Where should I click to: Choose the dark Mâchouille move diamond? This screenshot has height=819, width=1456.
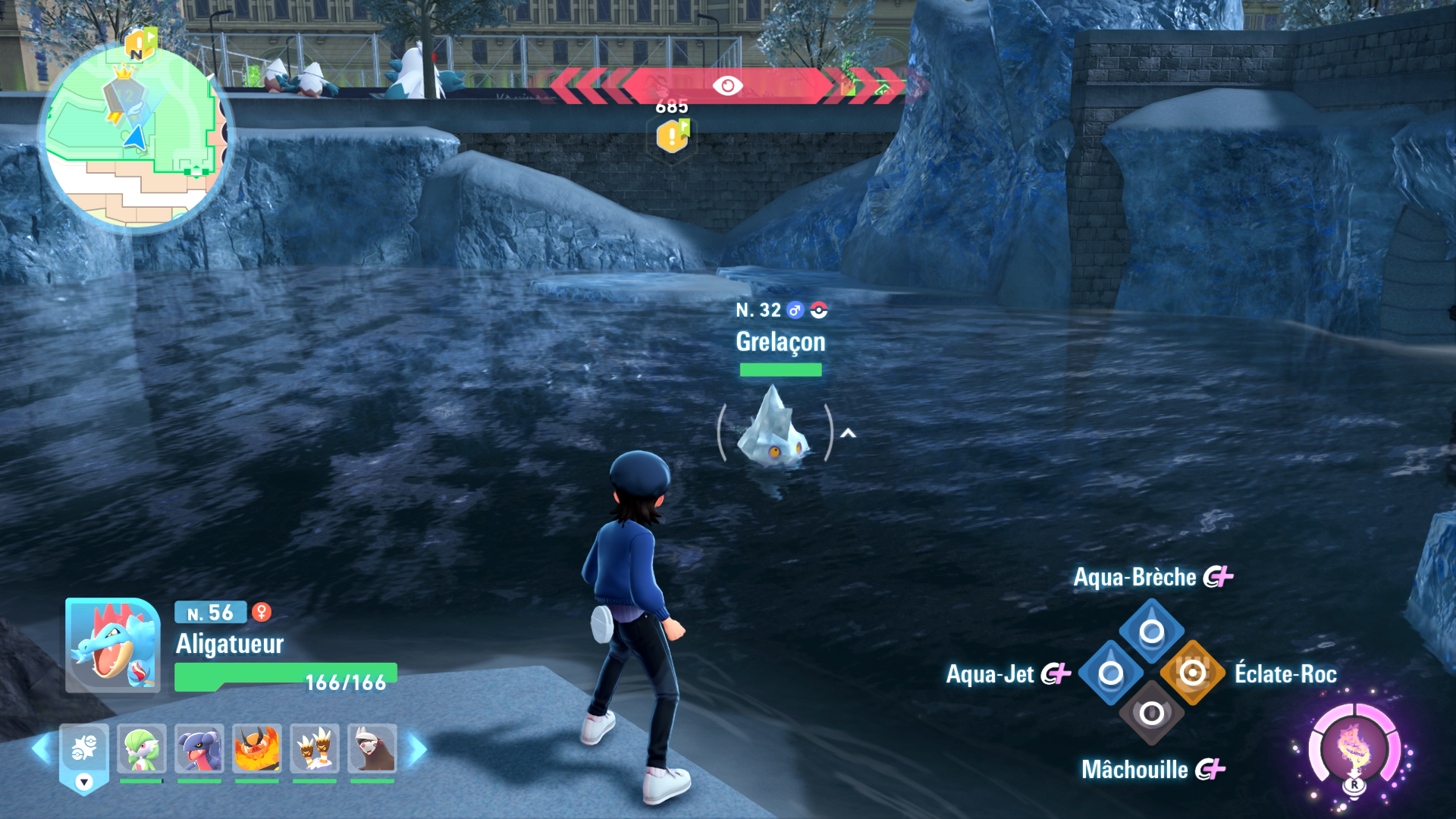coord(1151,714)
